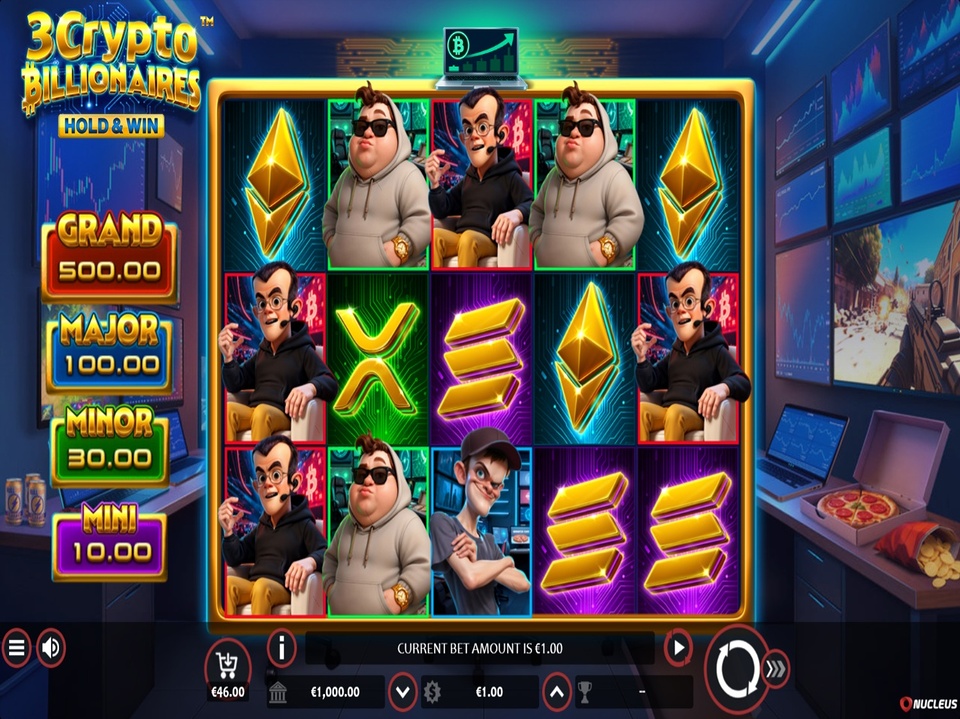Image resolution: width=960 pixels, height=719 pixels.
Task: Toggle the sound speaker button
Action: pyautogui.click(x=50, y=649)
